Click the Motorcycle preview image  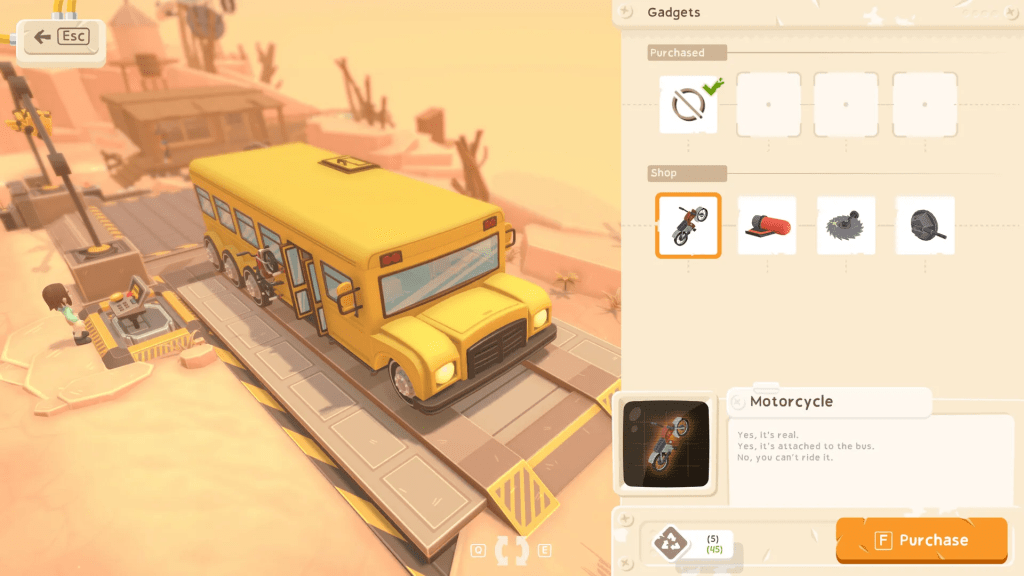coord(665,443)
